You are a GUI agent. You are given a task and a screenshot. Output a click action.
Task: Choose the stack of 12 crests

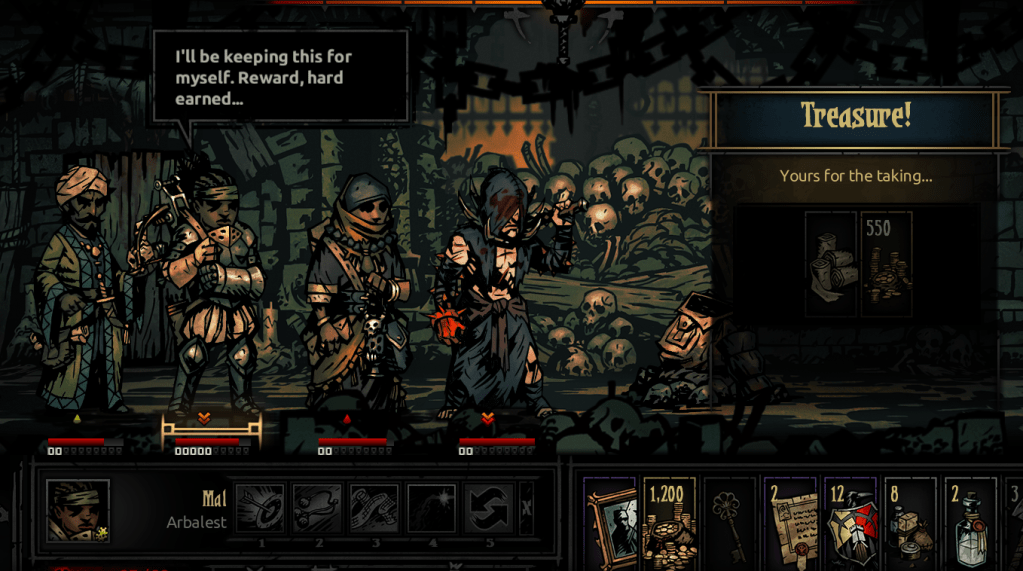(850, 521)
